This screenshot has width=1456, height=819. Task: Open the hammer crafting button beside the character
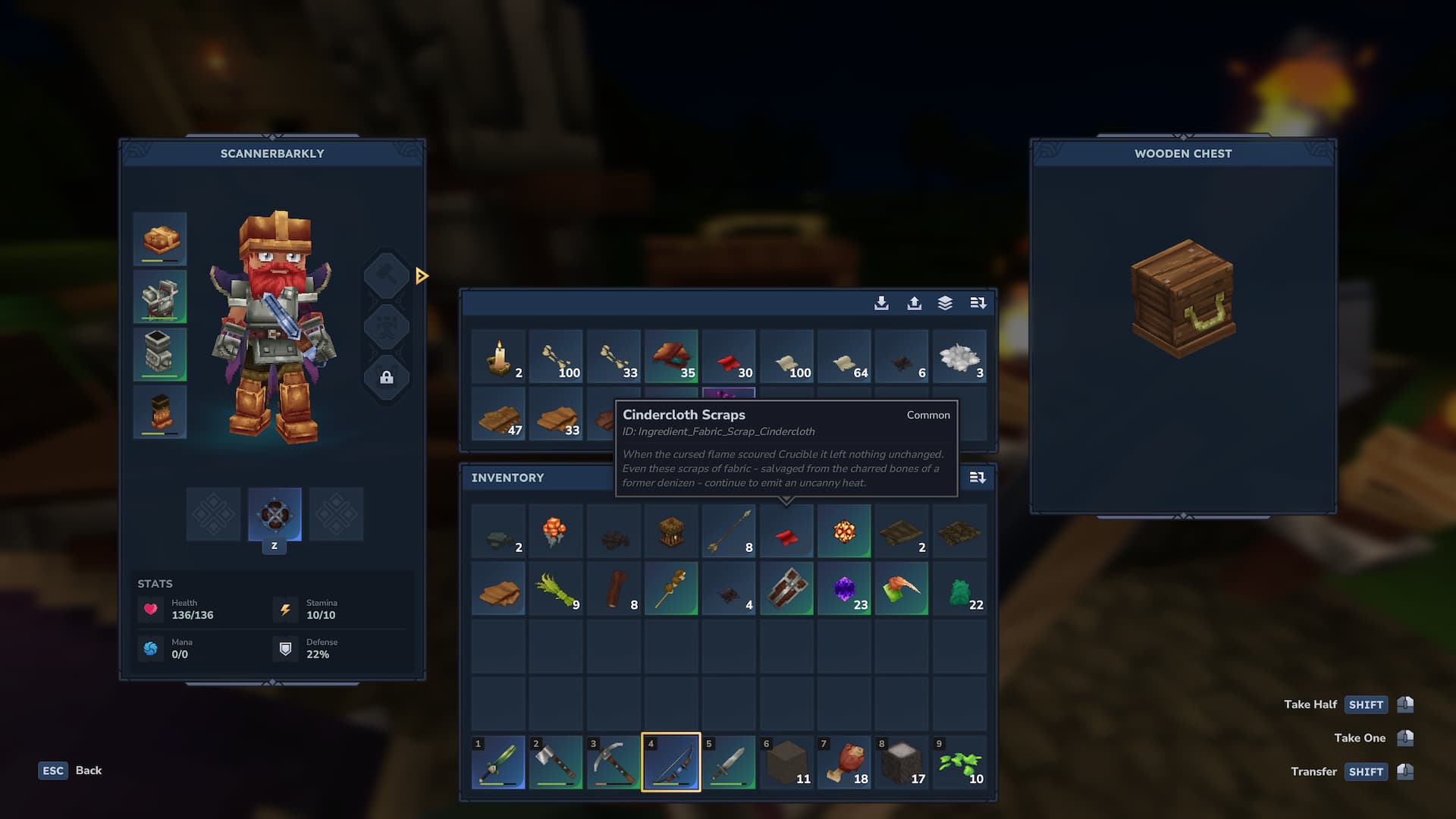387,275
